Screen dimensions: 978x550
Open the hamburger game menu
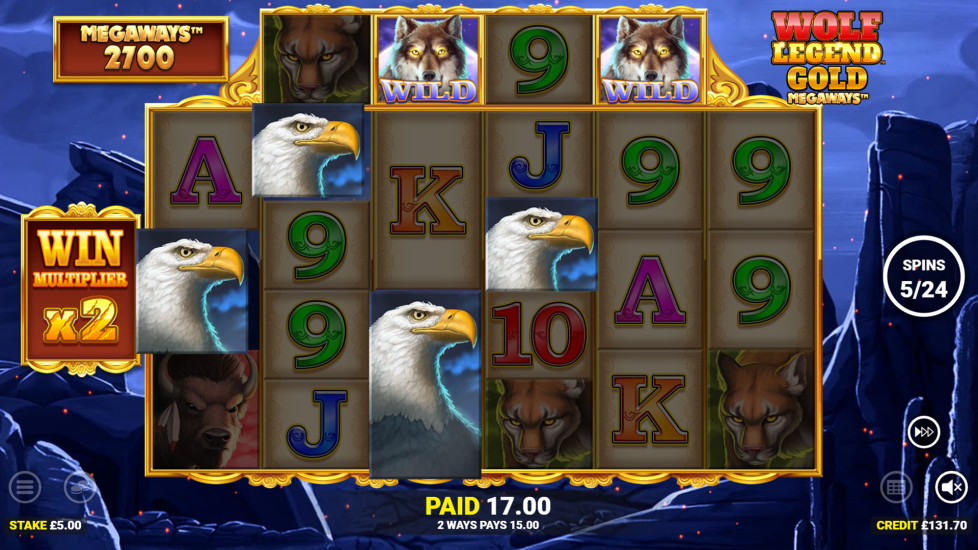[25, 488]
